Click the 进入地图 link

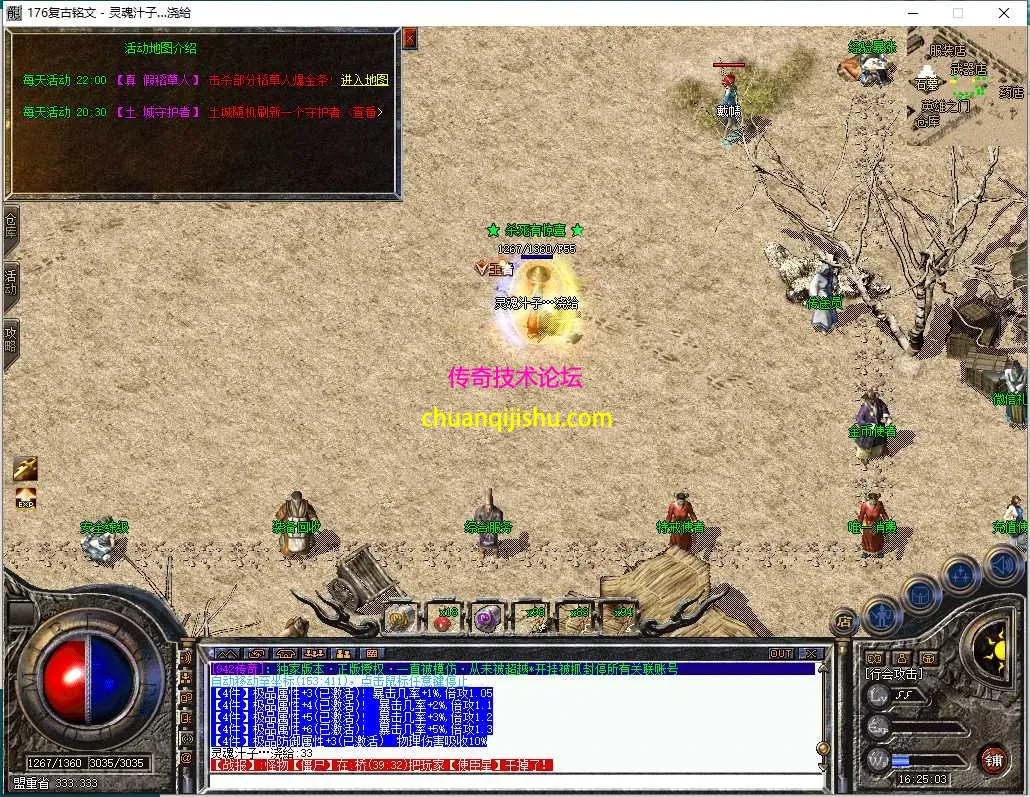pos(364,80)
